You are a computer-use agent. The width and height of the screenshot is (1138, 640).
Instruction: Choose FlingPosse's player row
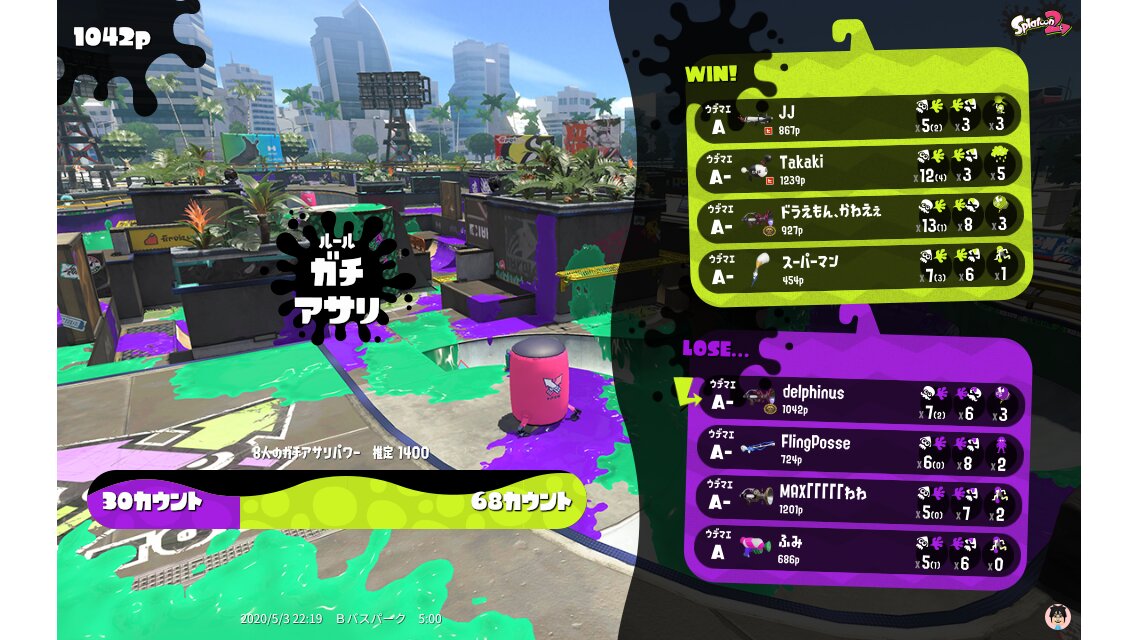pyautogui.click(x=860, y=450)
